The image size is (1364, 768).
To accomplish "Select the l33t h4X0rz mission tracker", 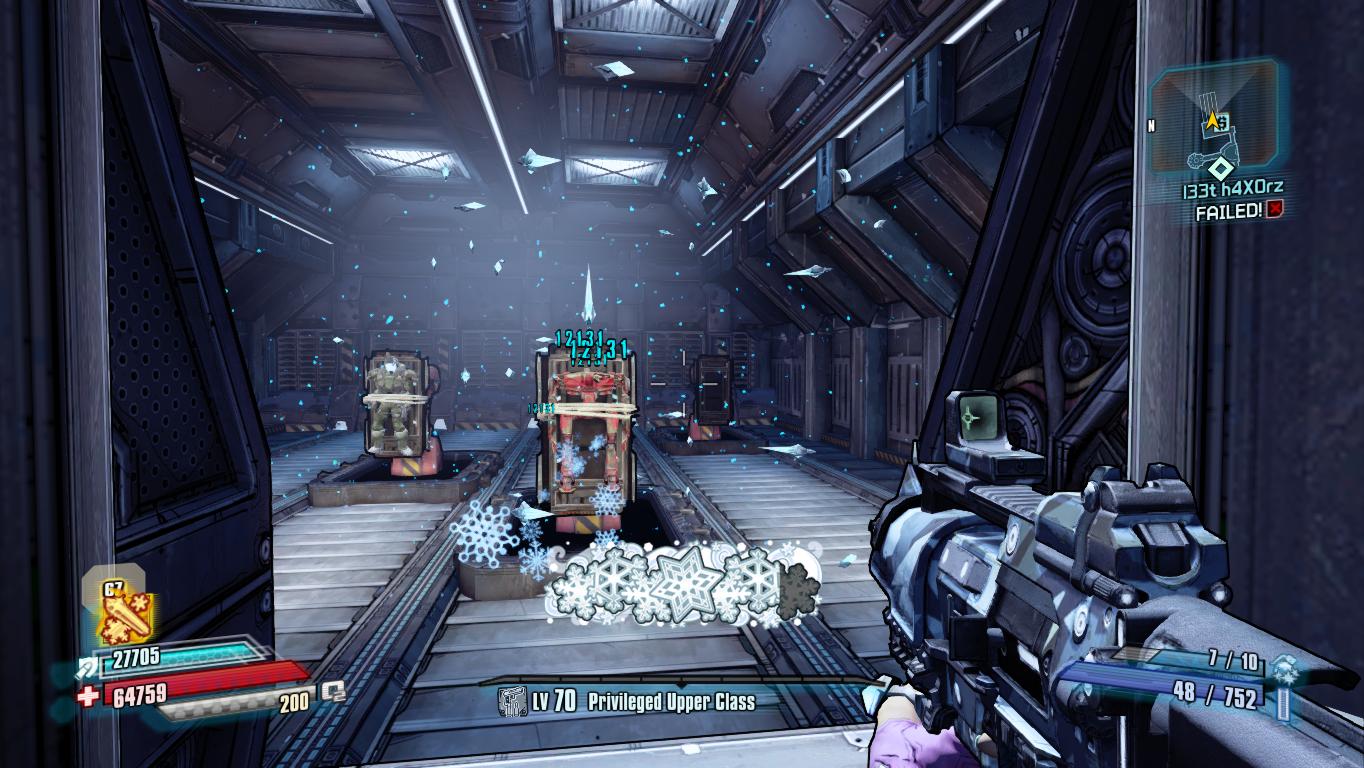I will (x=1234, y=188).
